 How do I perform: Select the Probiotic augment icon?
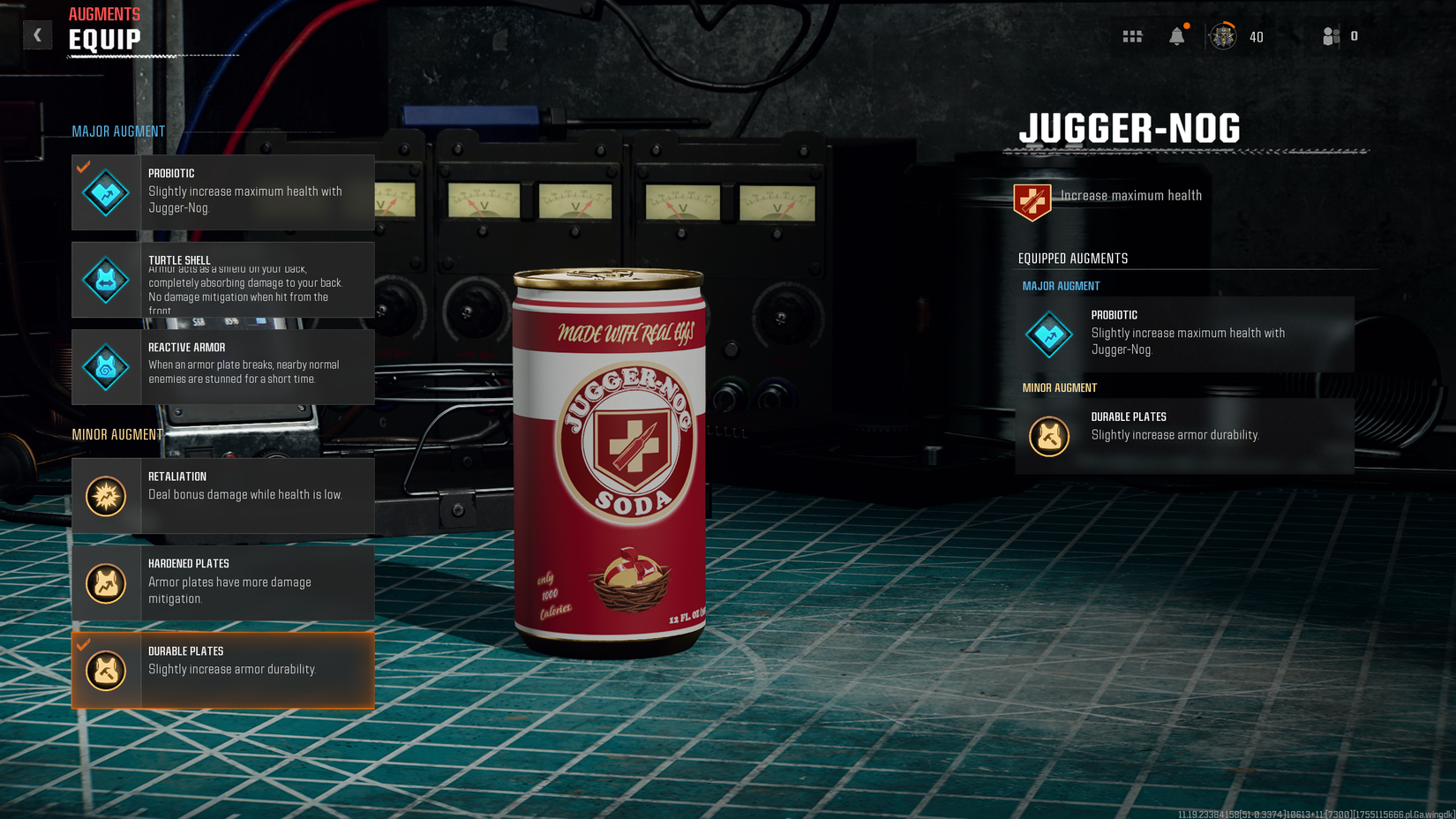tap(105, 192)
